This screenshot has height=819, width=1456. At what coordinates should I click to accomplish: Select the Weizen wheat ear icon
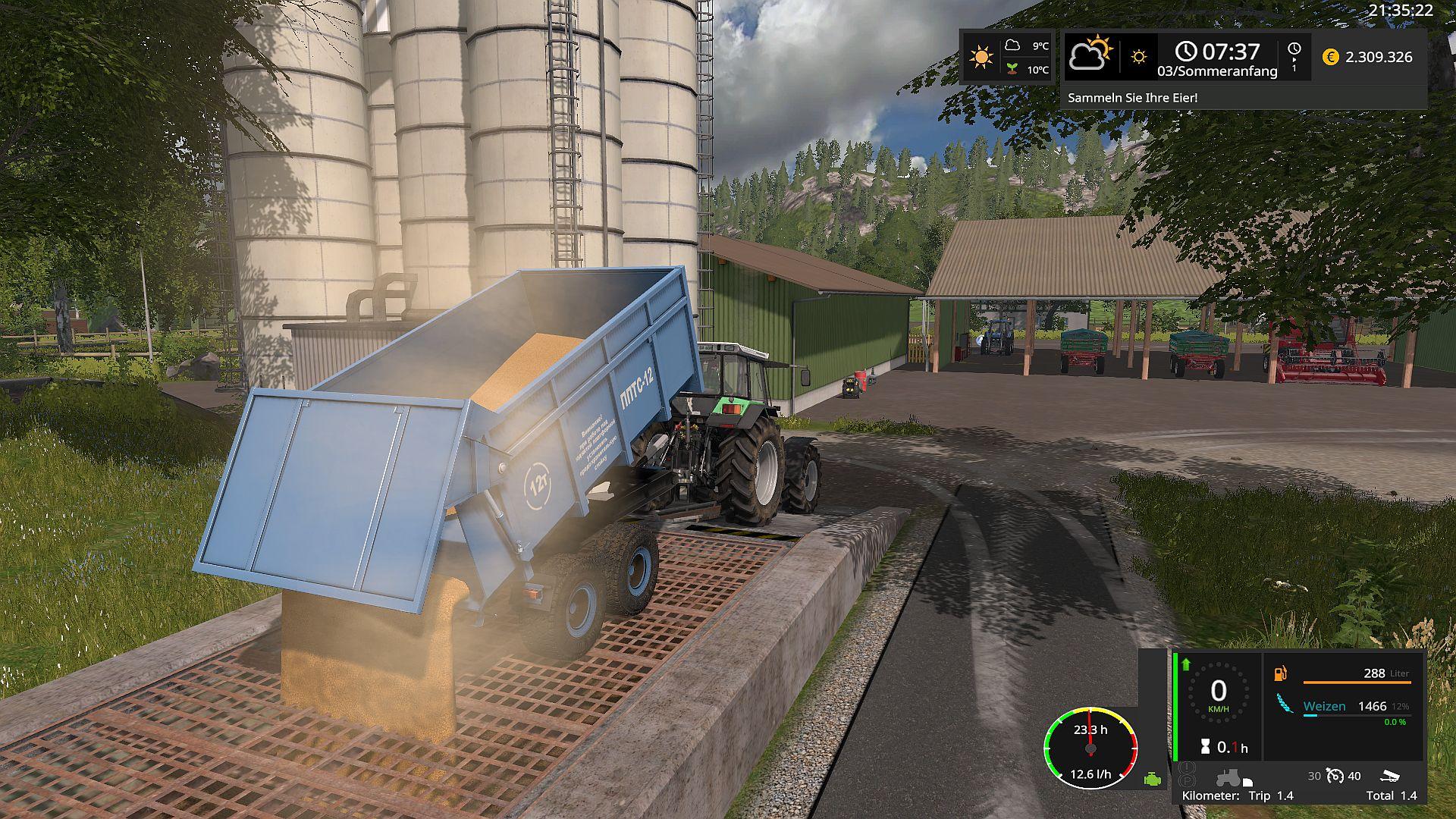pos(1285,704)
